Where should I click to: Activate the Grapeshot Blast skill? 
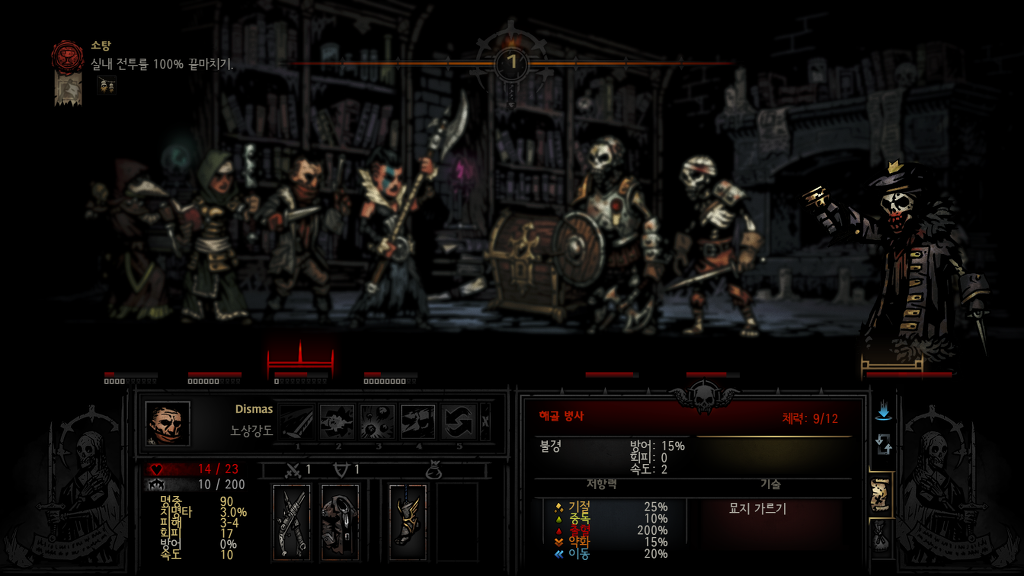coord(378,421)
